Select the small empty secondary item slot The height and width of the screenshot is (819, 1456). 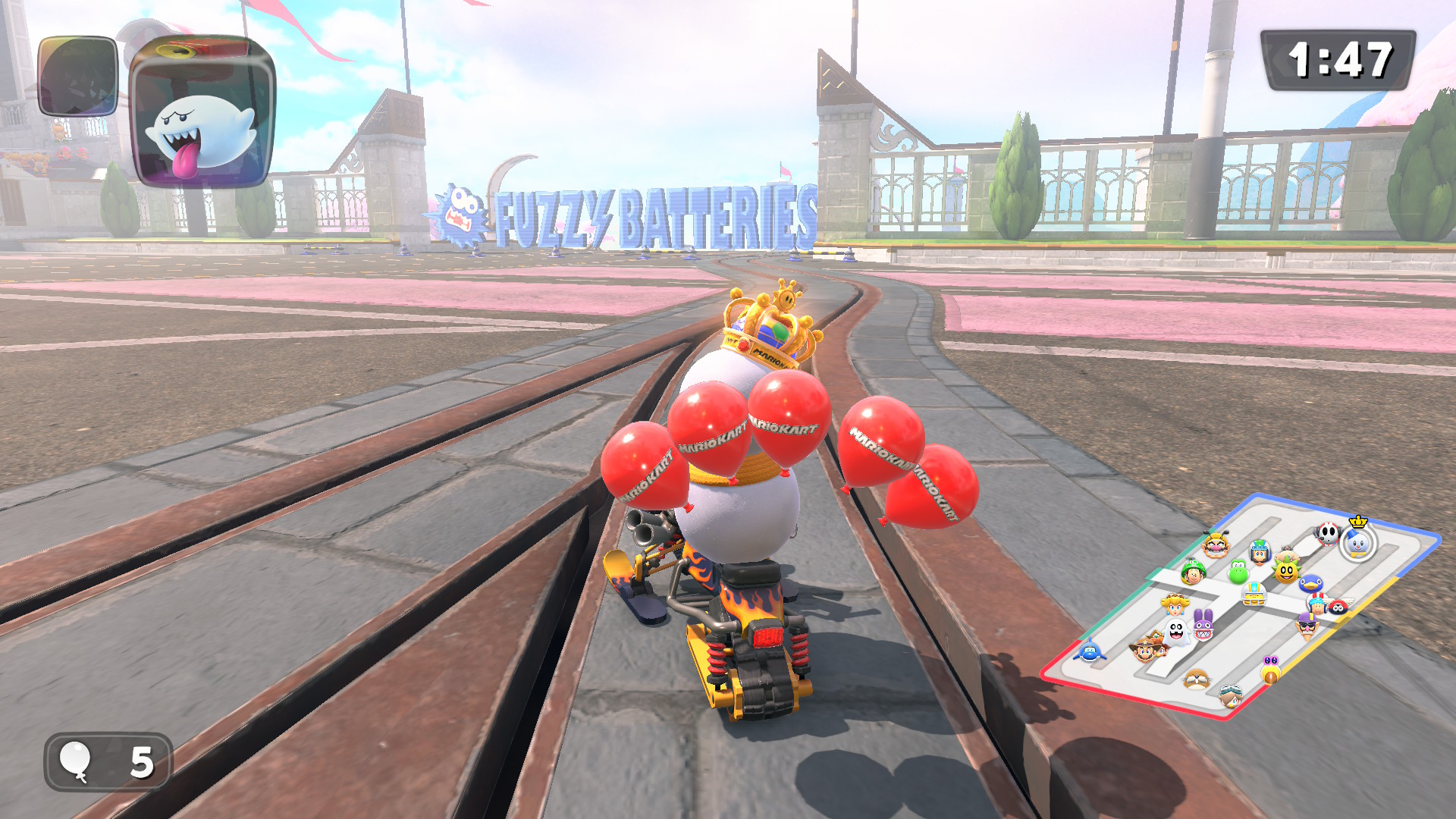point(77,76)
